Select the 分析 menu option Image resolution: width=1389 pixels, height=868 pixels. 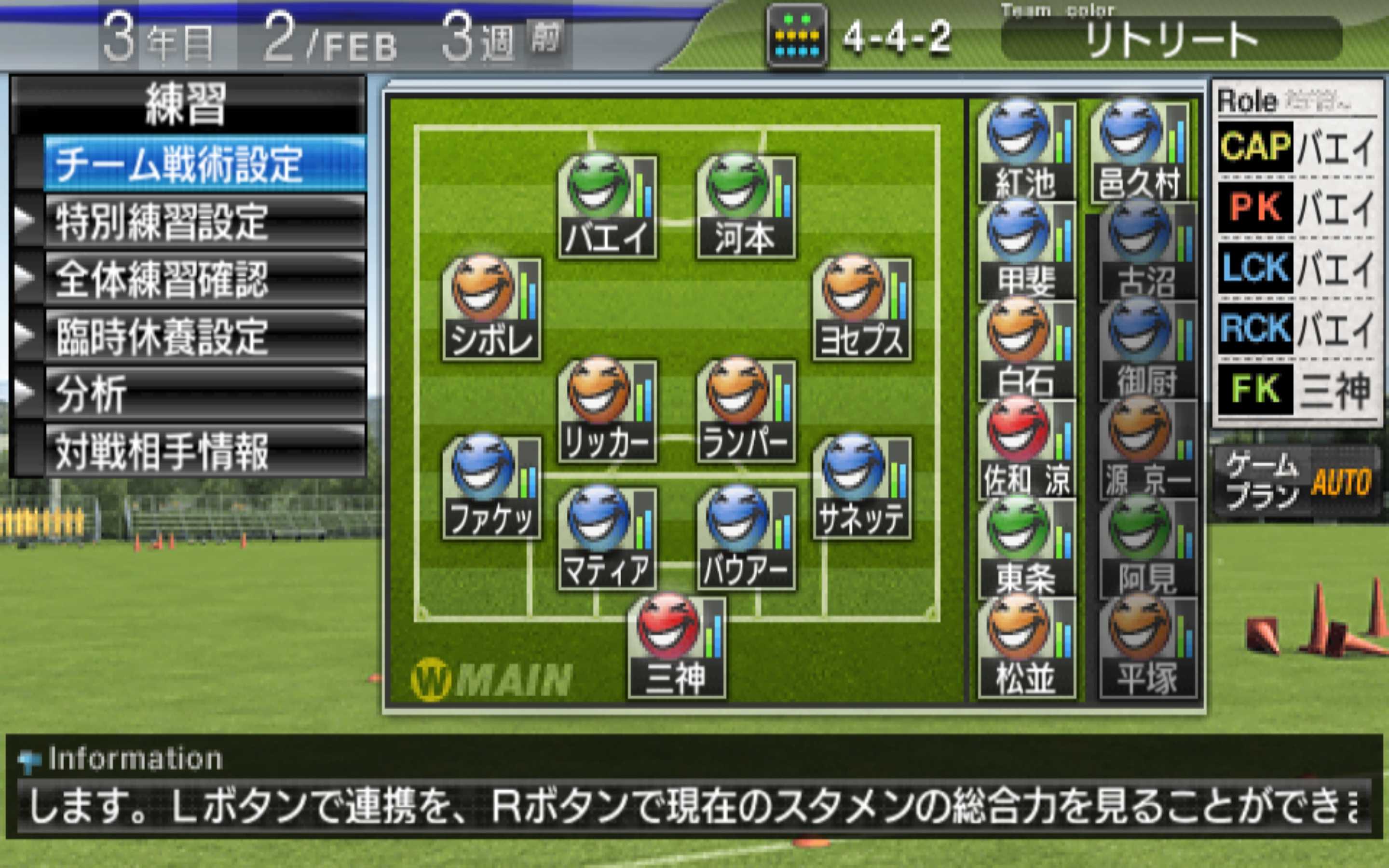[x=204, y=394]
